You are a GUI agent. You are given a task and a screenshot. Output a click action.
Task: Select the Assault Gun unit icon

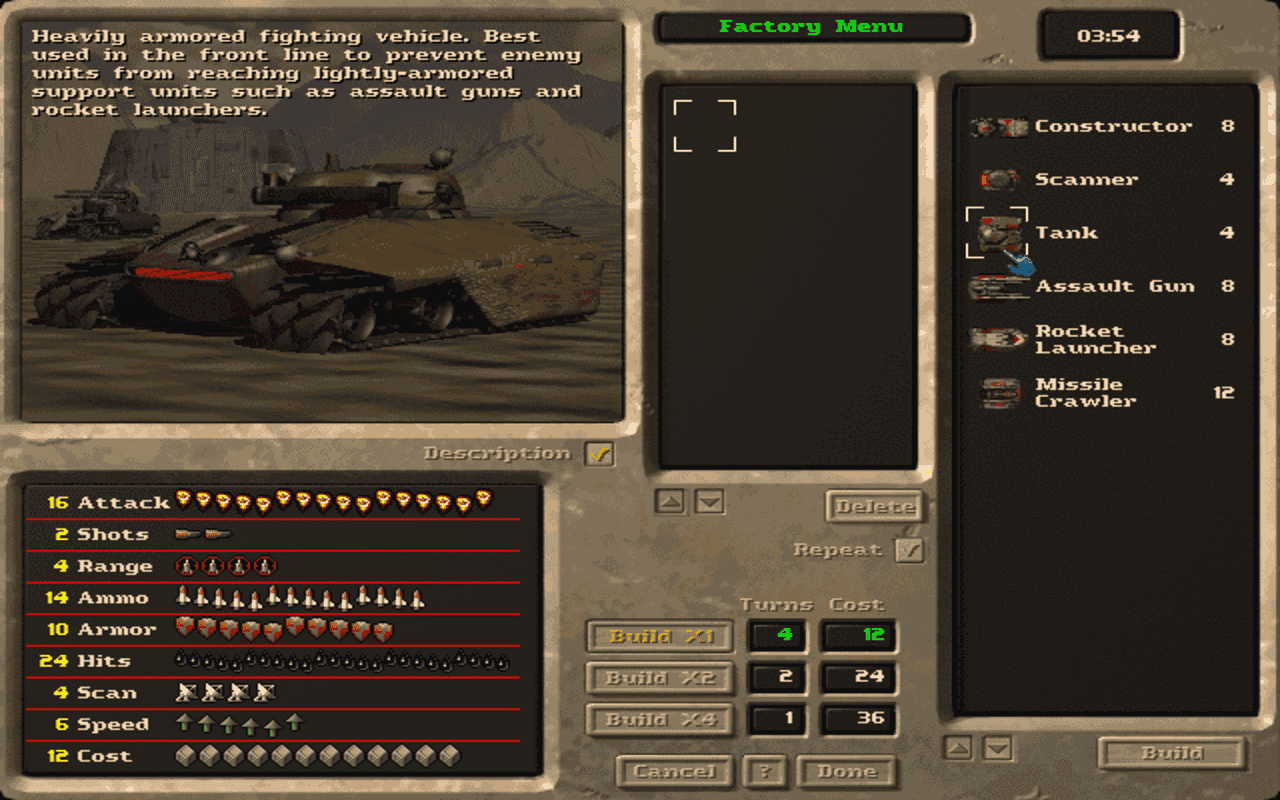[1000, 285]
